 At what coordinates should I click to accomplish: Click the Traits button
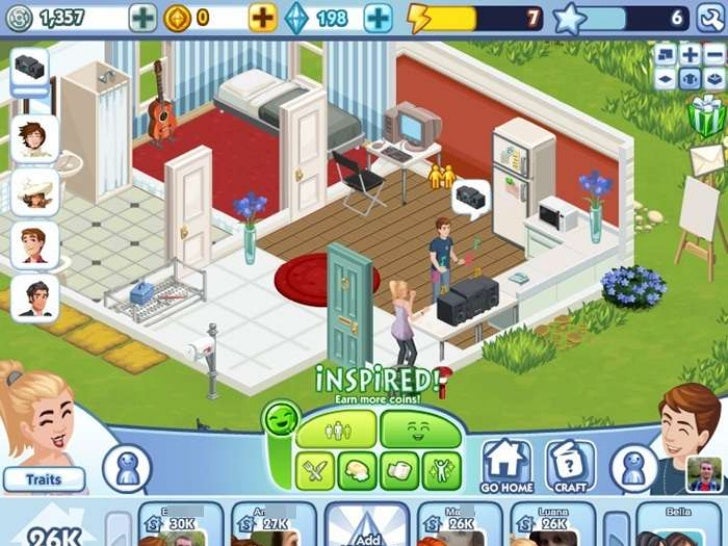43,480
